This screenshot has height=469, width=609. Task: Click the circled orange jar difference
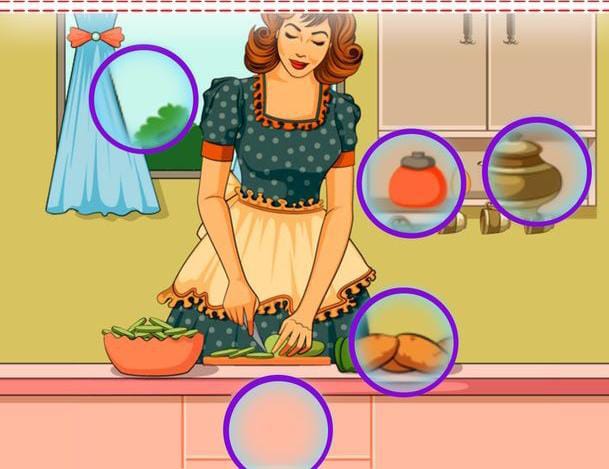(411, 183)
